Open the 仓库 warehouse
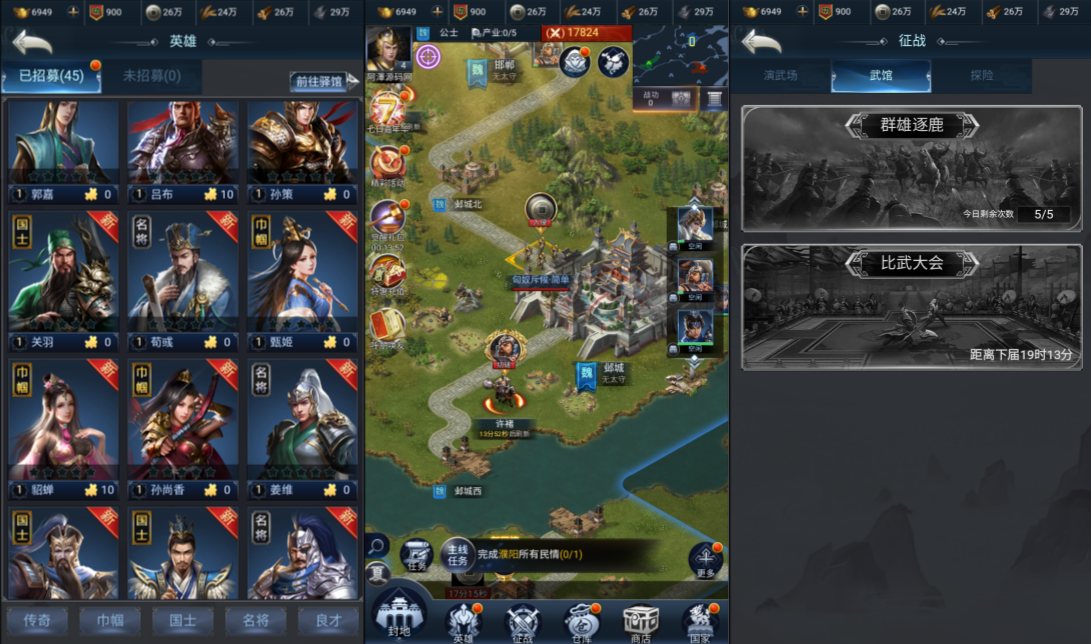Viewport: 1091px width, 644px height. (580, 622)
